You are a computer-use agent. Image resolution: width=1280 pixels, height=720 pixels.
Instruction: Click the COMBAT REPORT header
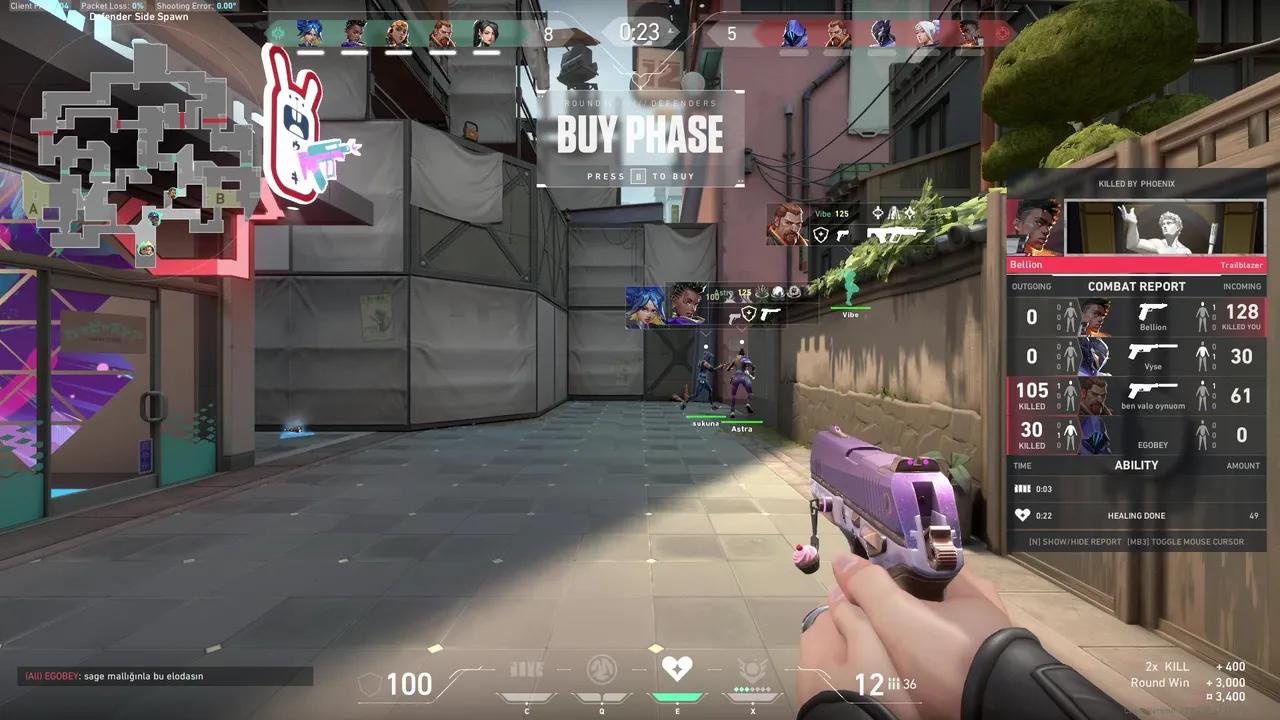pos(1137,286)
